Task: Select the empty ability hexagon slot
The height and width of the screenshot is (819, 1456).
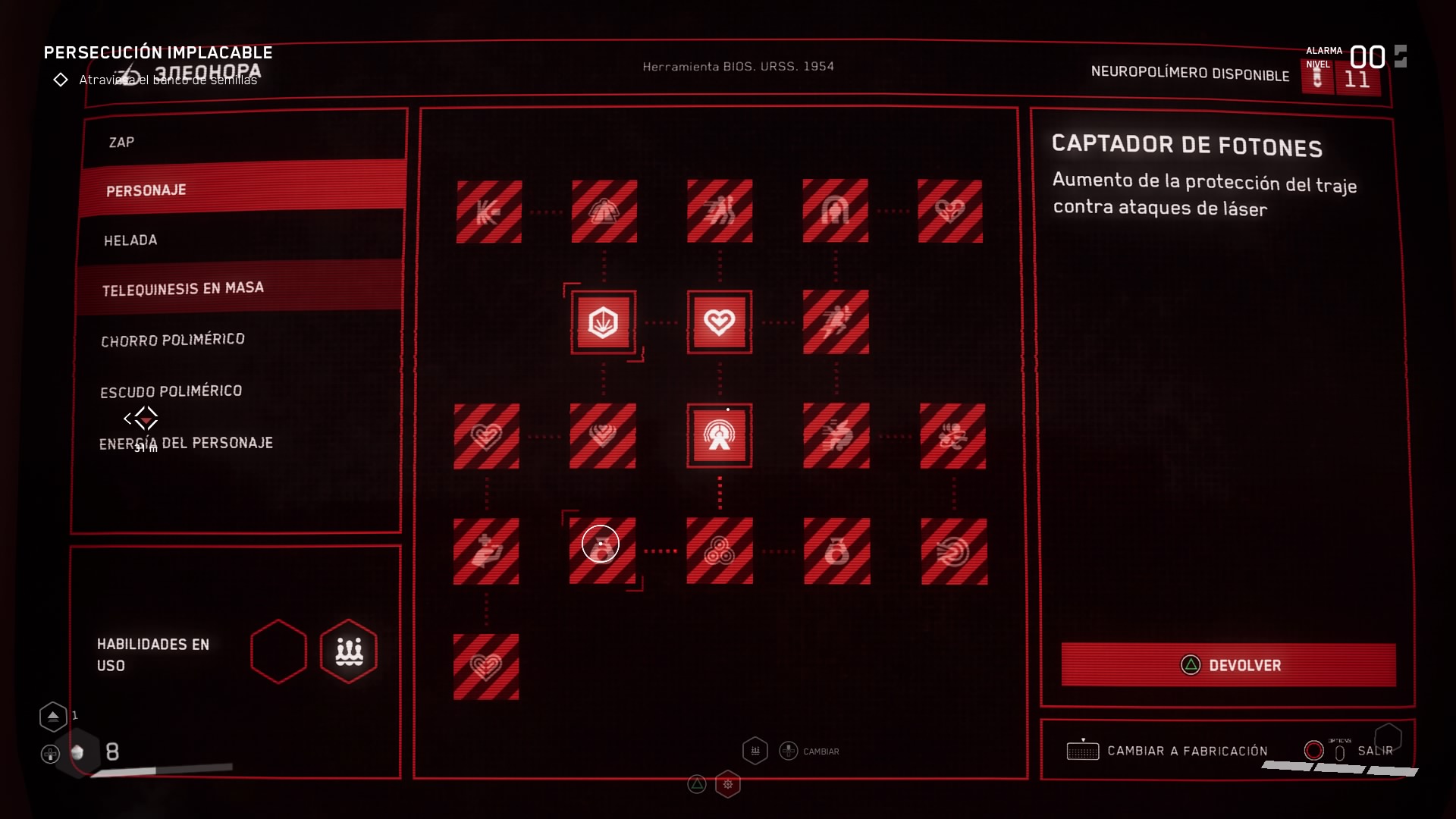Action: point(279,651)
